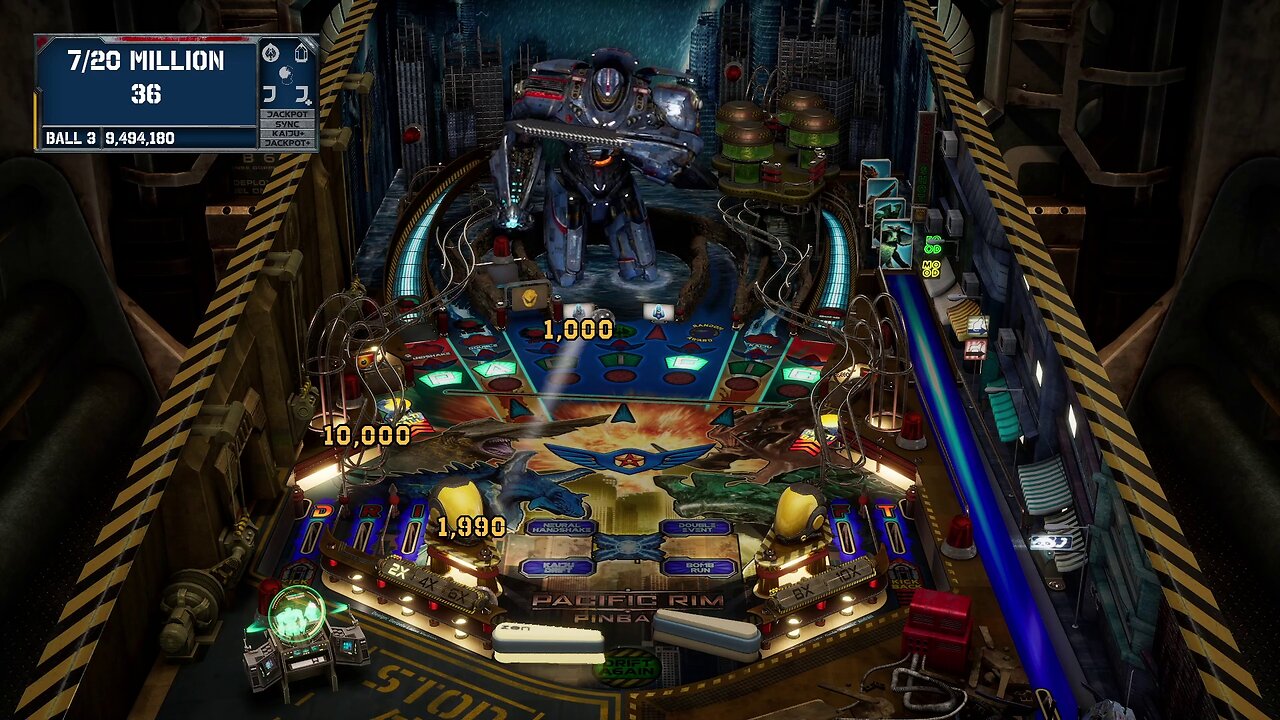Screen dimensions: 1280x720
Task: Click the KAIJU DRIFT mode panel
Action: (x=559, y=567)
